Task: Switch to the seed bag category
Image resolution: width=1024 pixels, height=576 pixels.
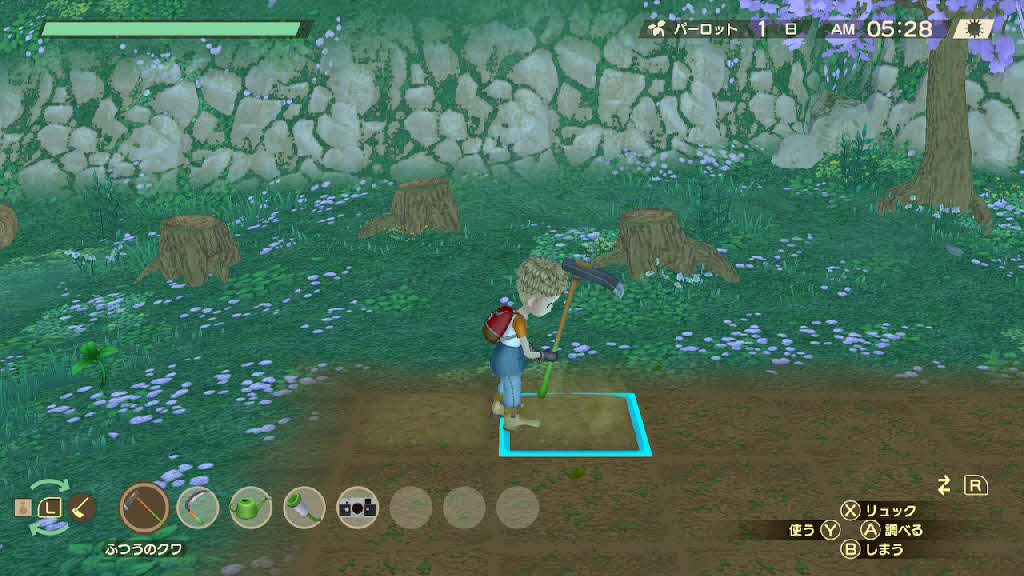Action: [22, 508]
